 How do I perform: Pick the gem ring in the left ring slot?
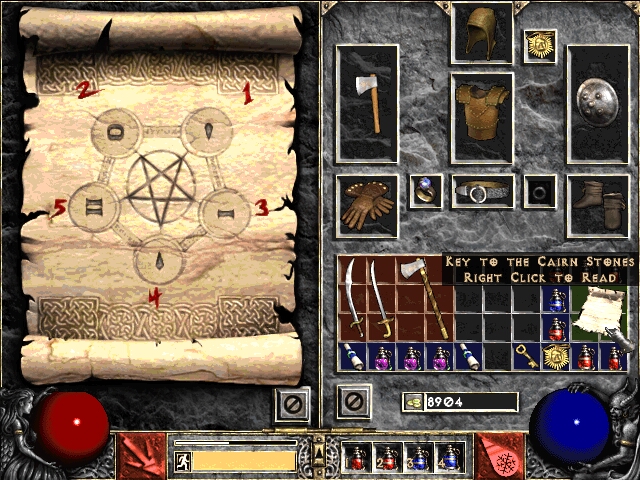[x=426, y=191]
